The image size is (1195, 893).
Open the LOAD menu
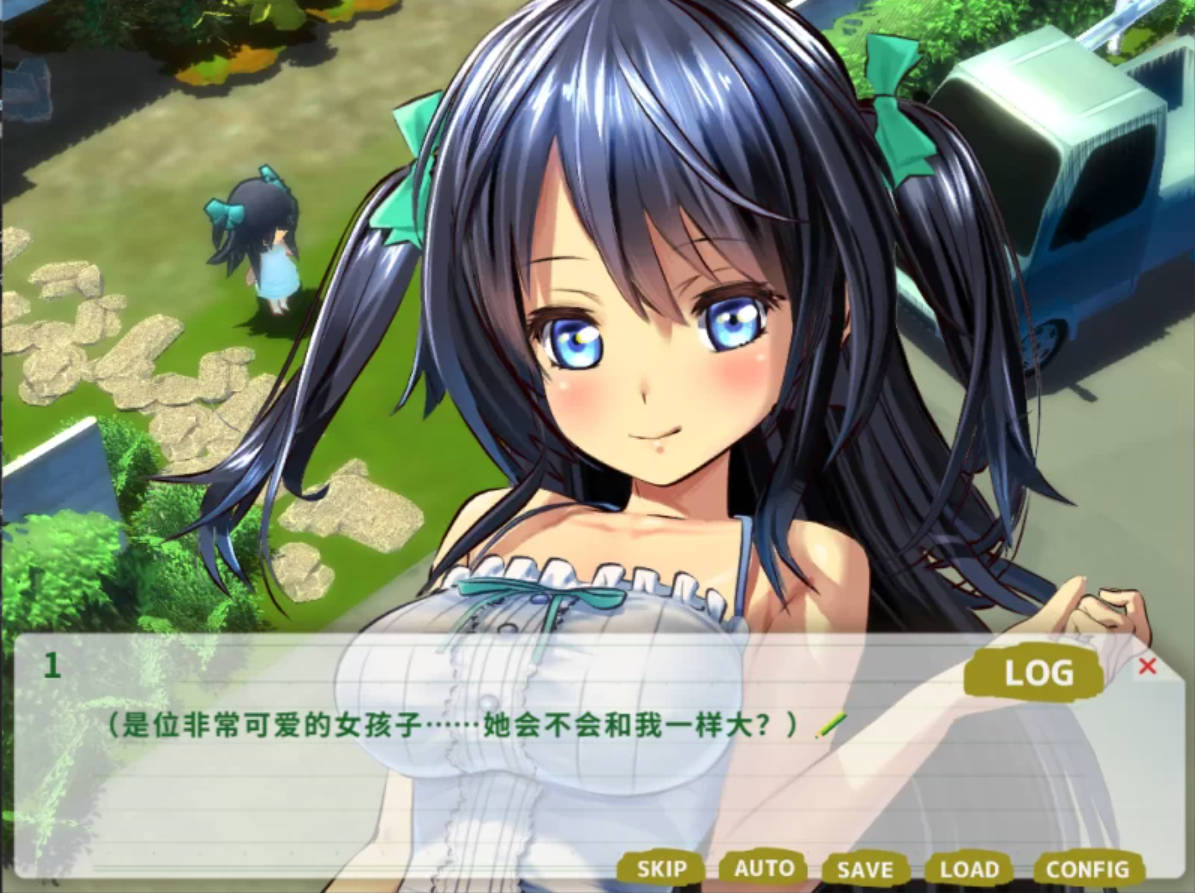(x=969, y=869)
